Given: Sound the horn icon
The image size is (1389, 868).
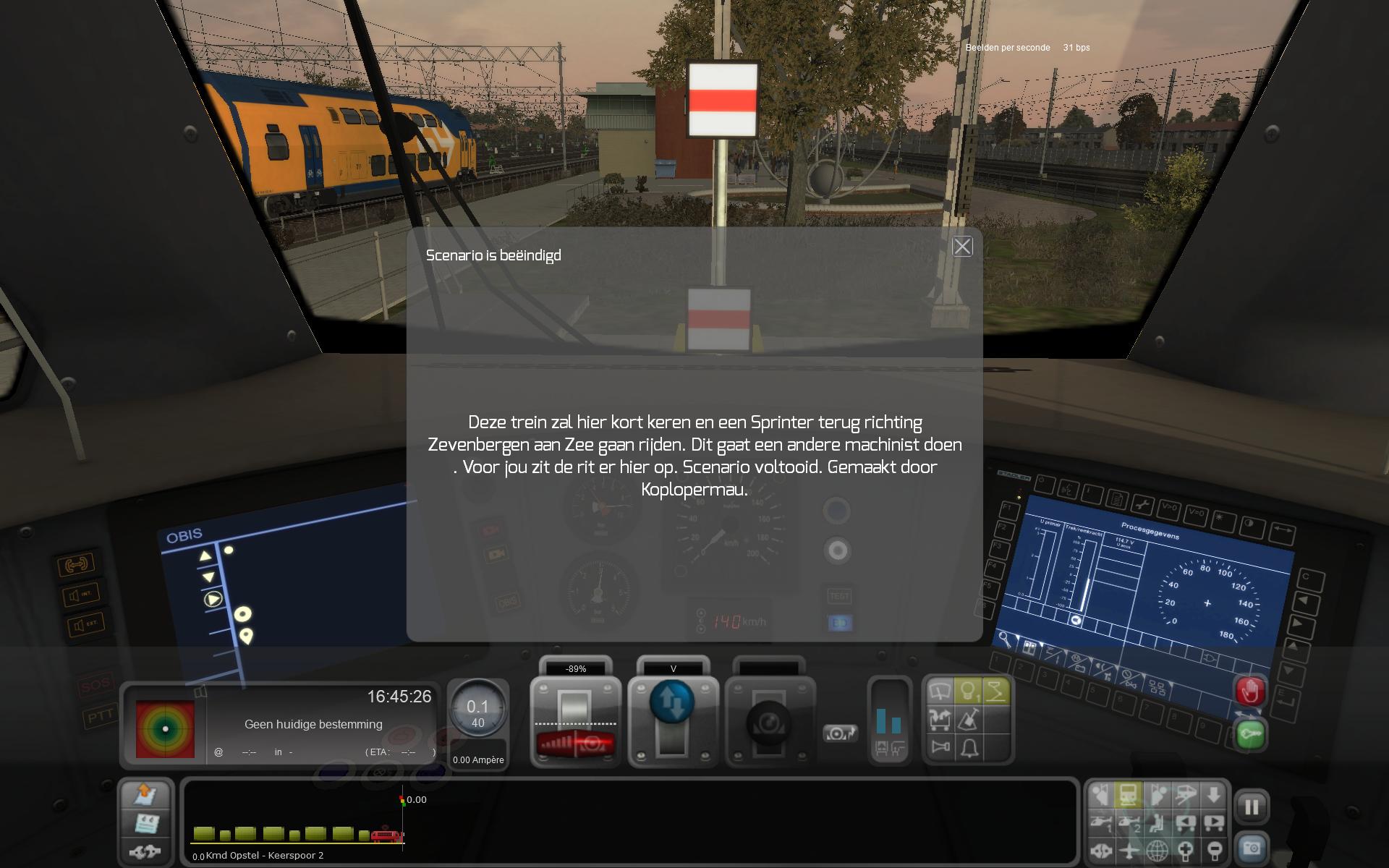Looking at the screenshot, I should pyautogui.click(x=940, y=747).
